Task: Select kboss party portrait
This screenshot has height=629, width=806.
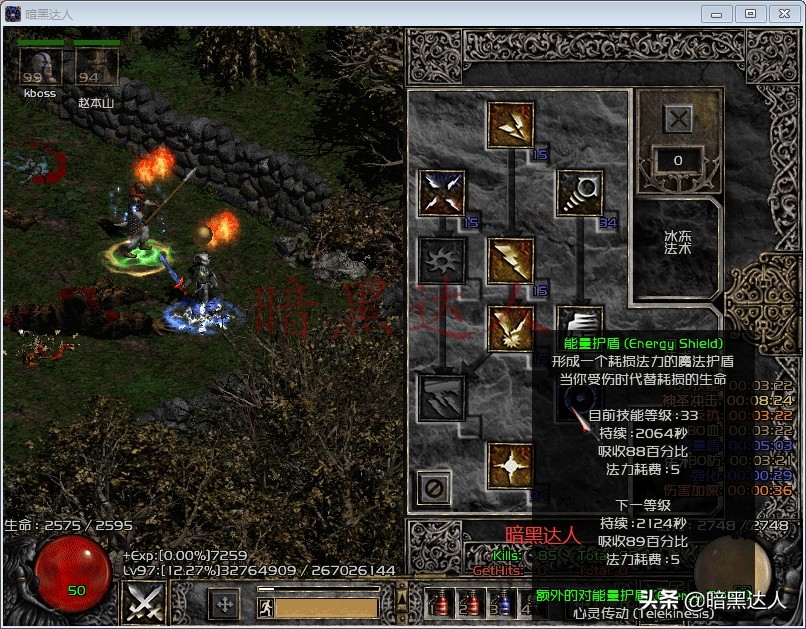Action: pos(40,66)
